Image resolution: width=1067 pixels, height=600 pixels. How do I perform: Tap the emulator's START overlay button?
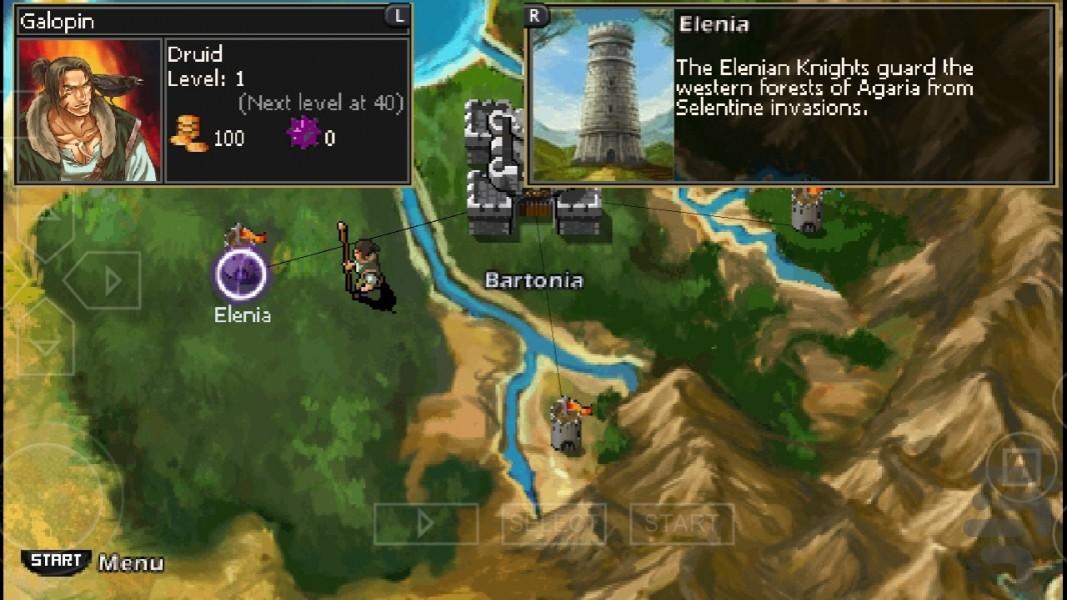[x=681, y=523]
